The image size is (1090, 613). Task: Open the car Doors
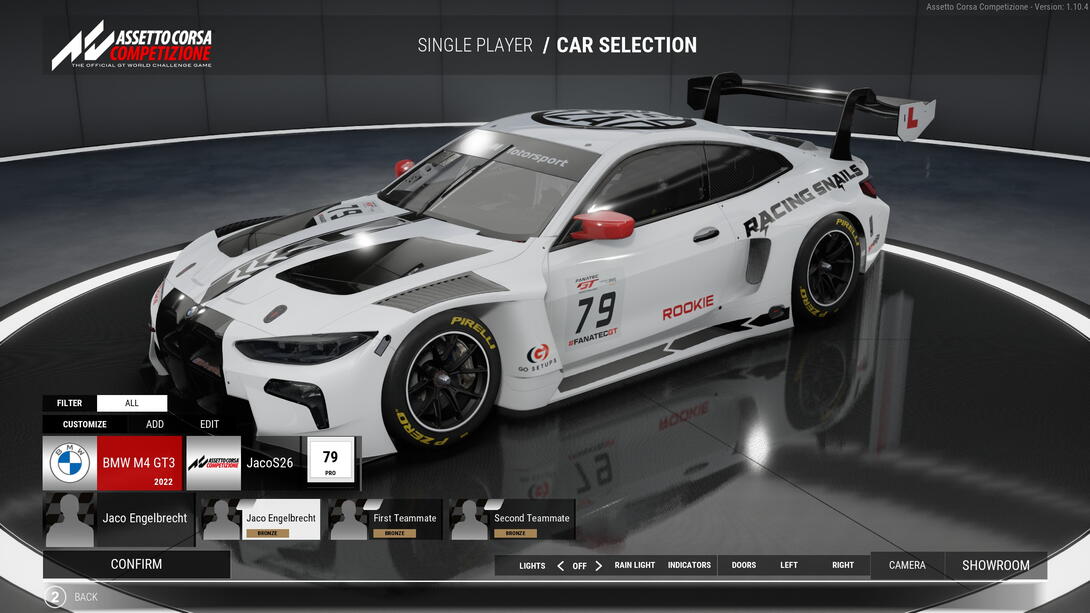pos(744,565)
